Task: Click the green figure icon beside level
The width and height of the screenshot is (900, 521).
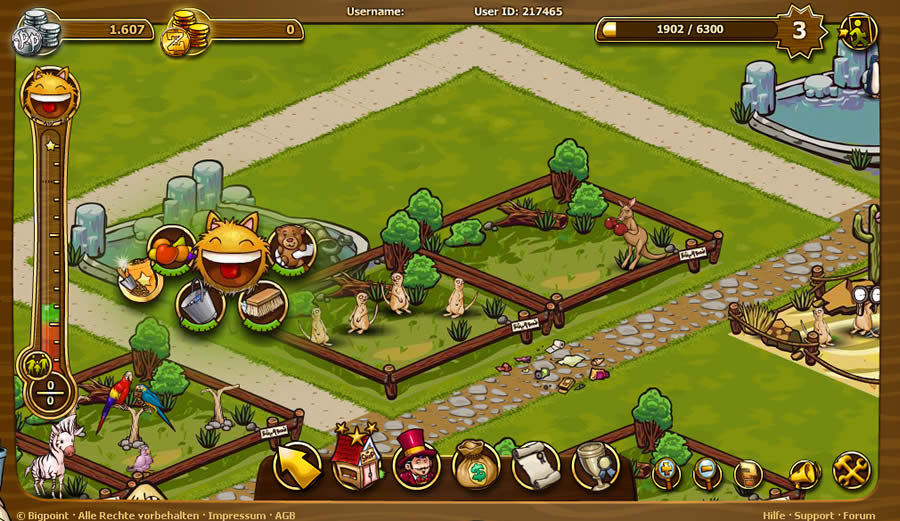Action: 858,30
